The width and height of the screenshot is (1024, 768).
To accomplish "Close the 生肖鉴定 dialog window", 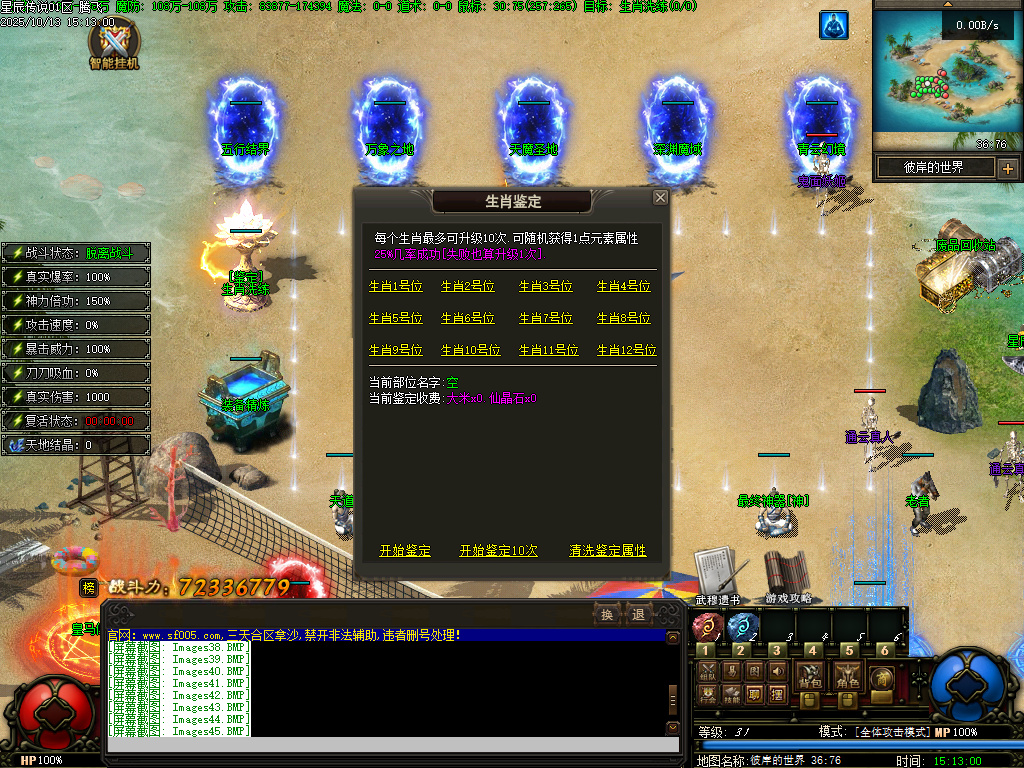I will tap(660, 198).
